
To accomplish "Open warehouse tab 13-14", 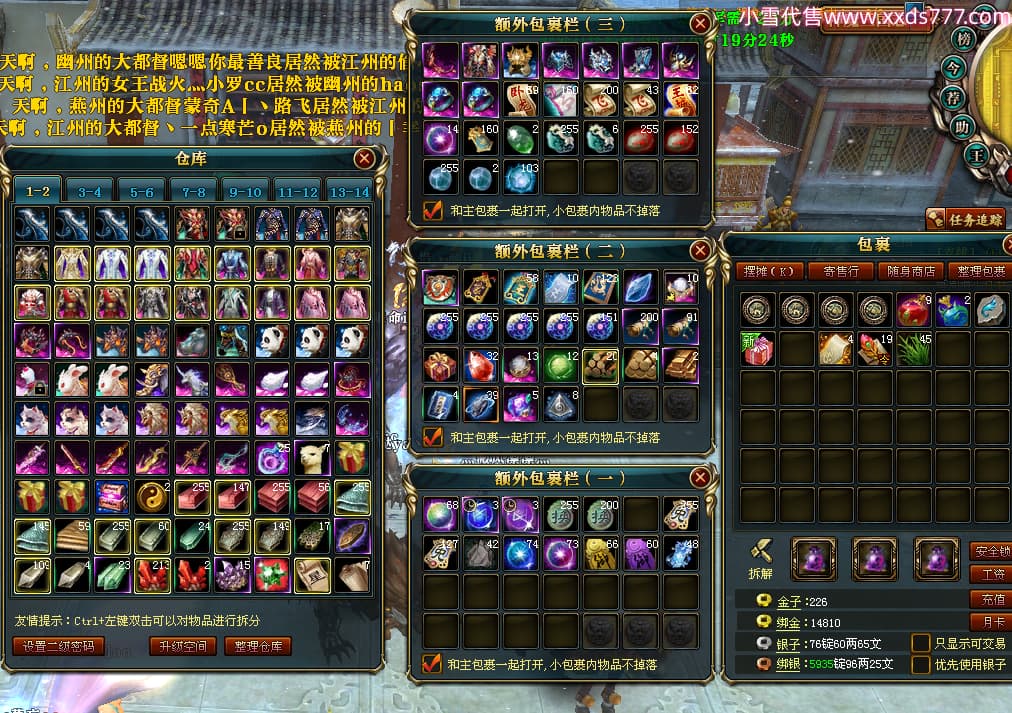I will click(348, 191).
